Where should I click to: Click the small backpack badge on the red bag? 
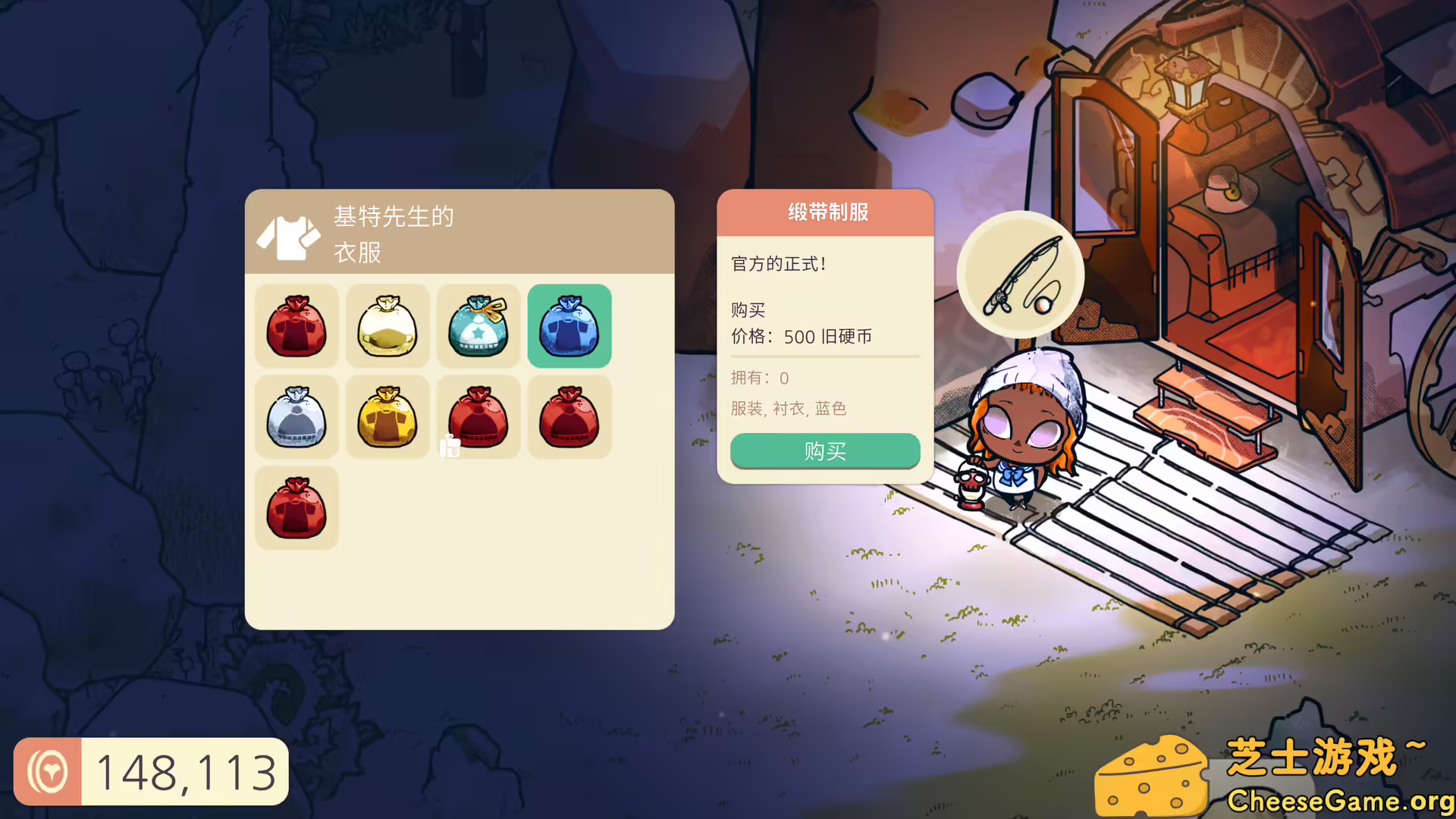(449, 448)
